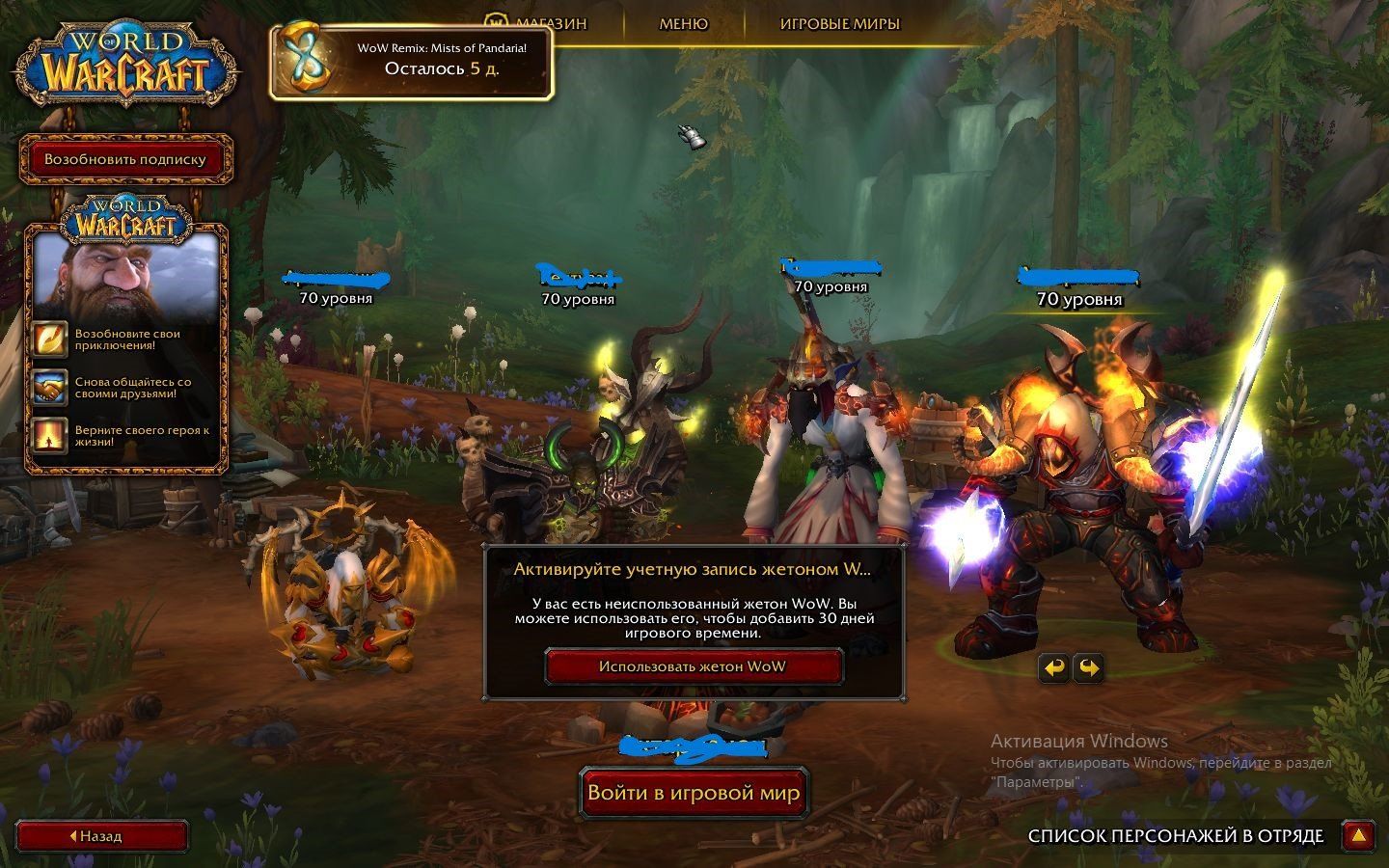Enter the game world

(694, 793)
